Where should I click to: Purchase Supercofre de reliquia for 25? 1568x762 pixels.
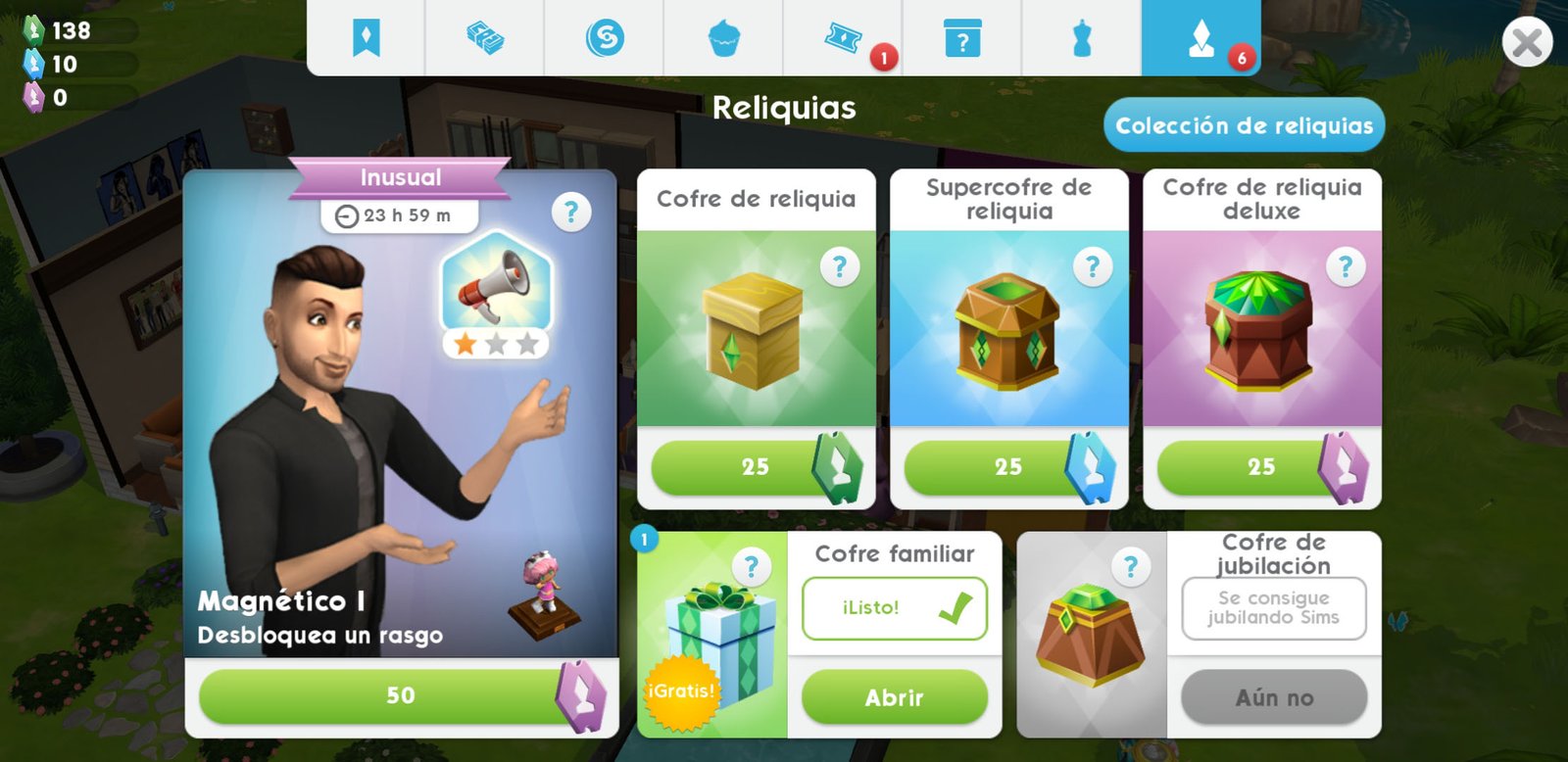click(x=1007, y=467)
